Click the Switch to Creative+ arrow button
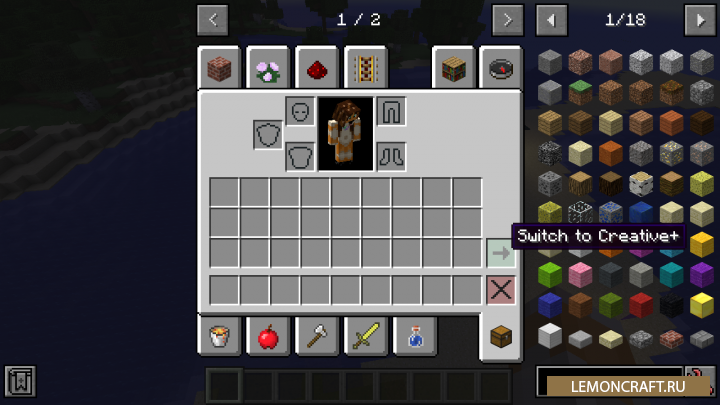The width and height of the screenshot is (720, 405). tap(500, 253)
